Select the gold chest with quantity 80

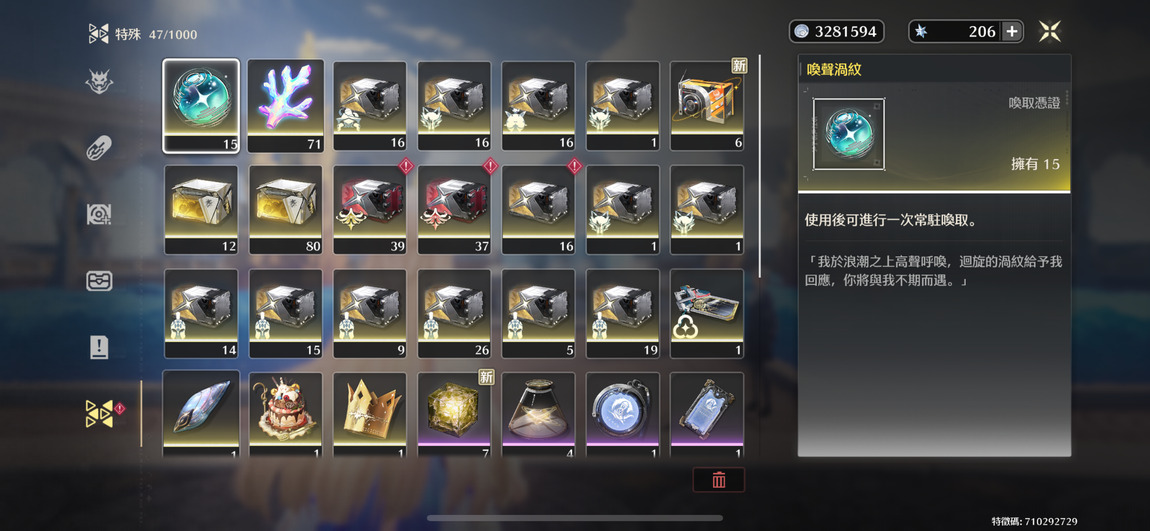(x=285, y=210)
